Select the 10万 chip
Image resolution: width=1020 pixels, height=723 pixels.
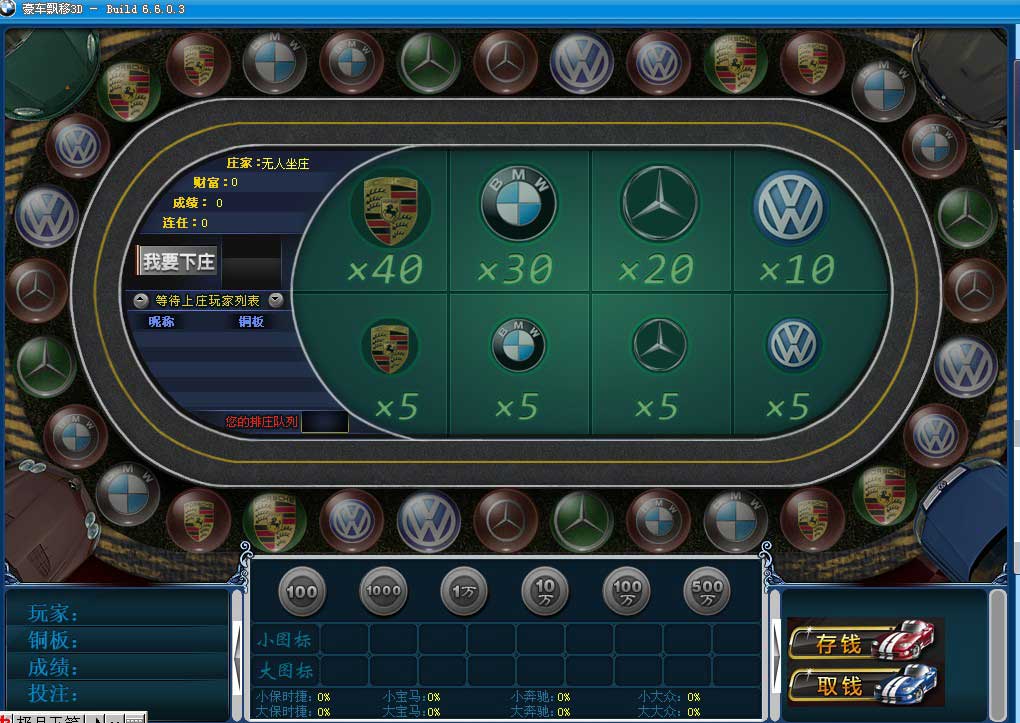(545, 591)
